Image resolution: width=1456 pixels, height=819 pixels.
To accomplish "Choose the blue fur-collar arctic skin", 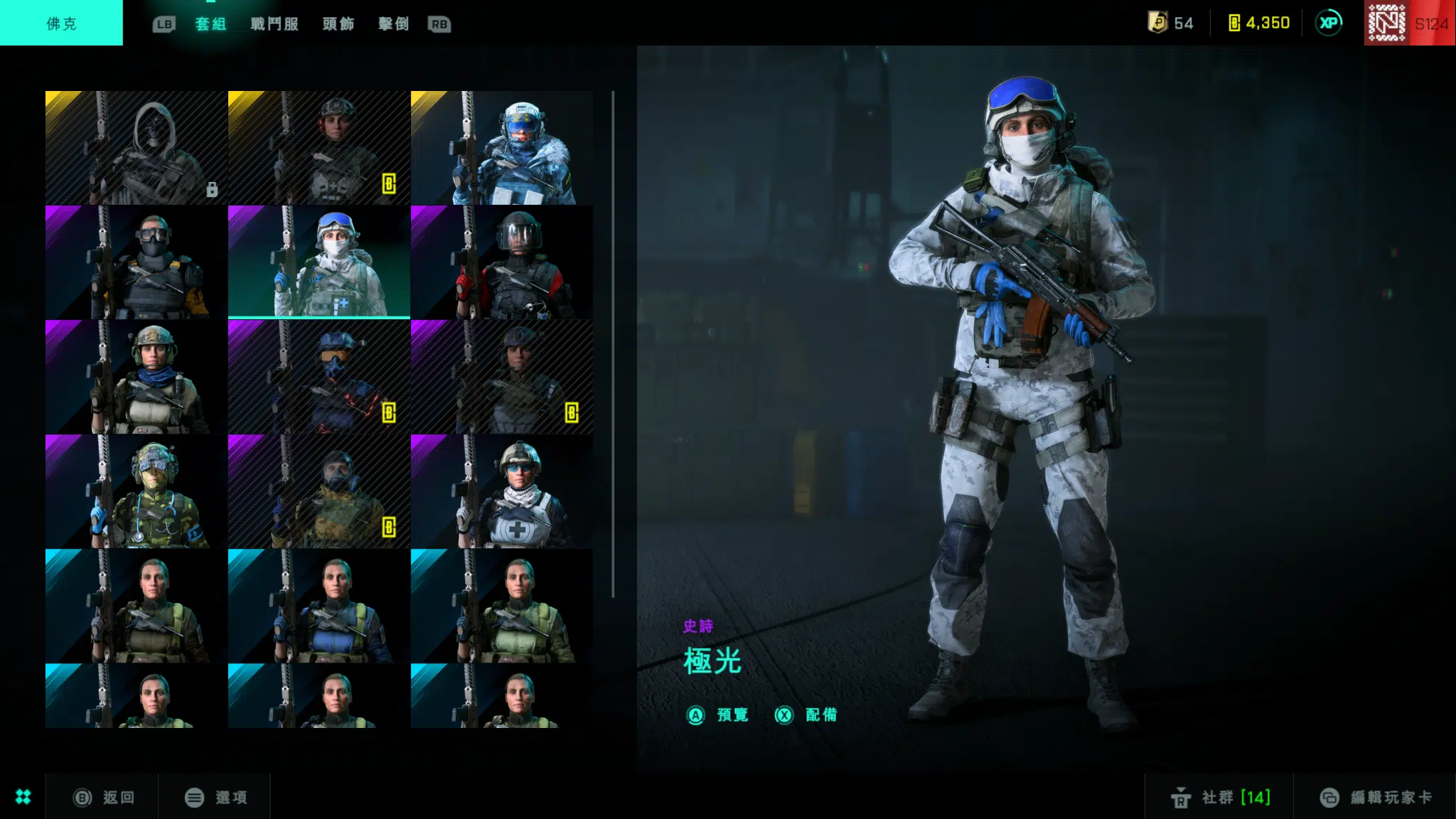I will (x=501, y=148).
